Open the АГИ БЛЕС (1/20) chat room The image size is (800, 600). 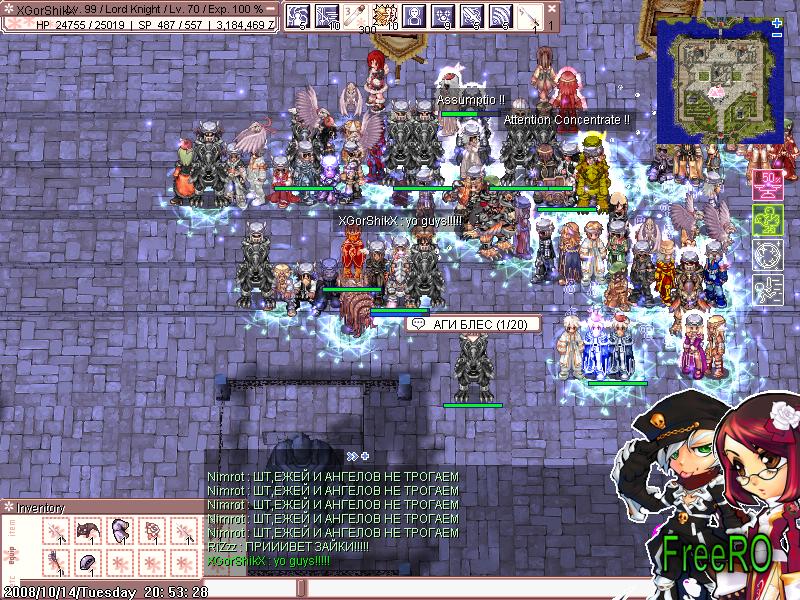(x=473, y=324)
